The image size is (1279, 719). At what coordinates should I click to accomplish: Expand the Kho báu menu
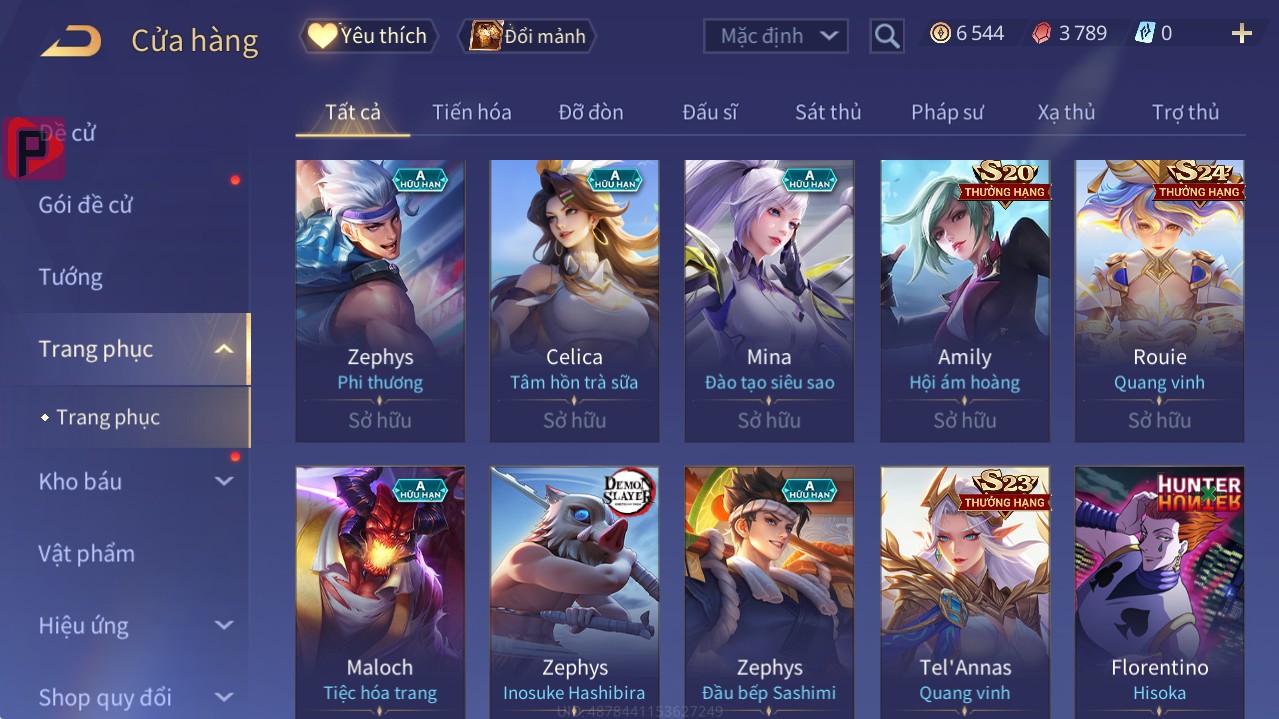point(80,481)
